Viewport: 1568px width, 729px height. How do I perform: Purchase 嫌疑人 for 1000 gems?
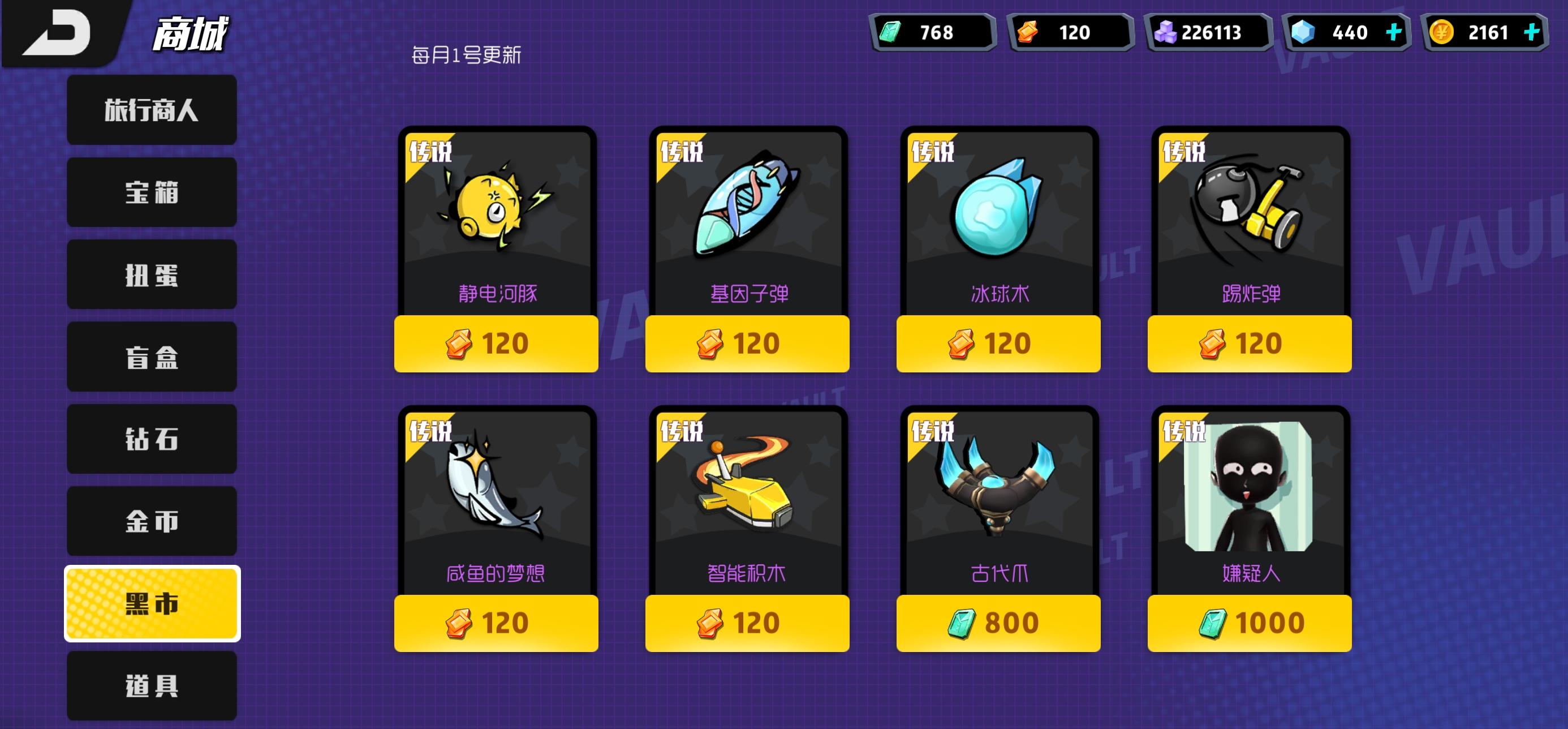(x=1250, y=622)
